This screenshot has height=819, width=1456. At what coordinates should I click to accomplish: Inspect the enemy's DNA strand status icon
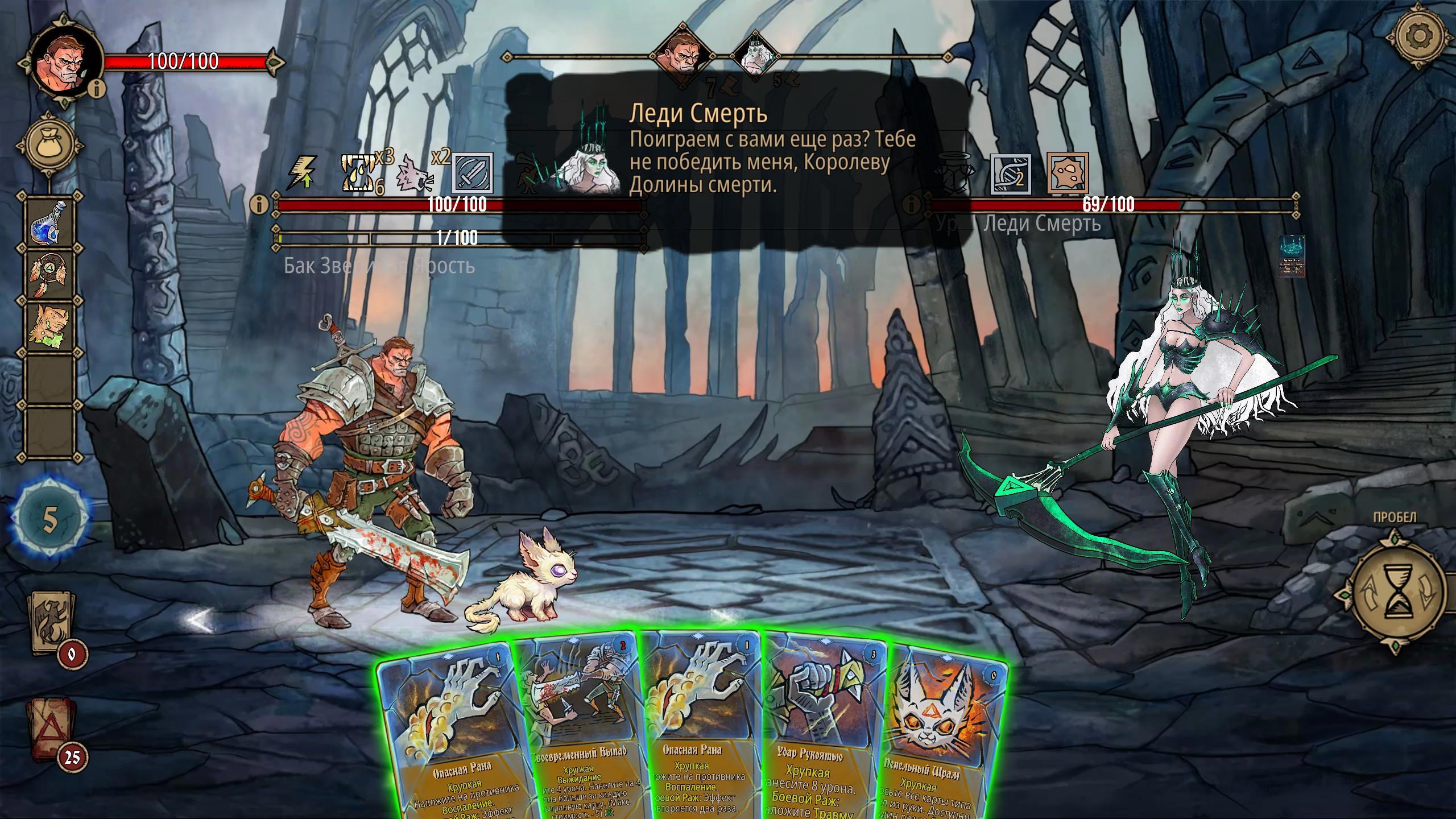click(x=1011, y=172)
